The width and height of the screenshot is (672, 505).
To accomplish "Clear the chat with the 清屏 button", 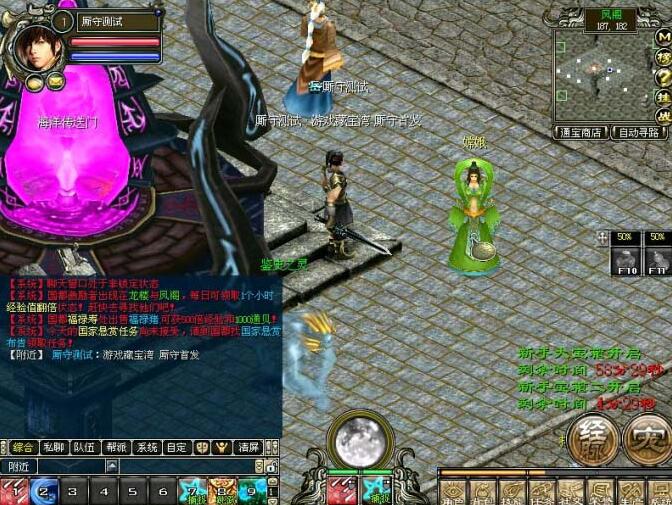I will tap(249, 448).
